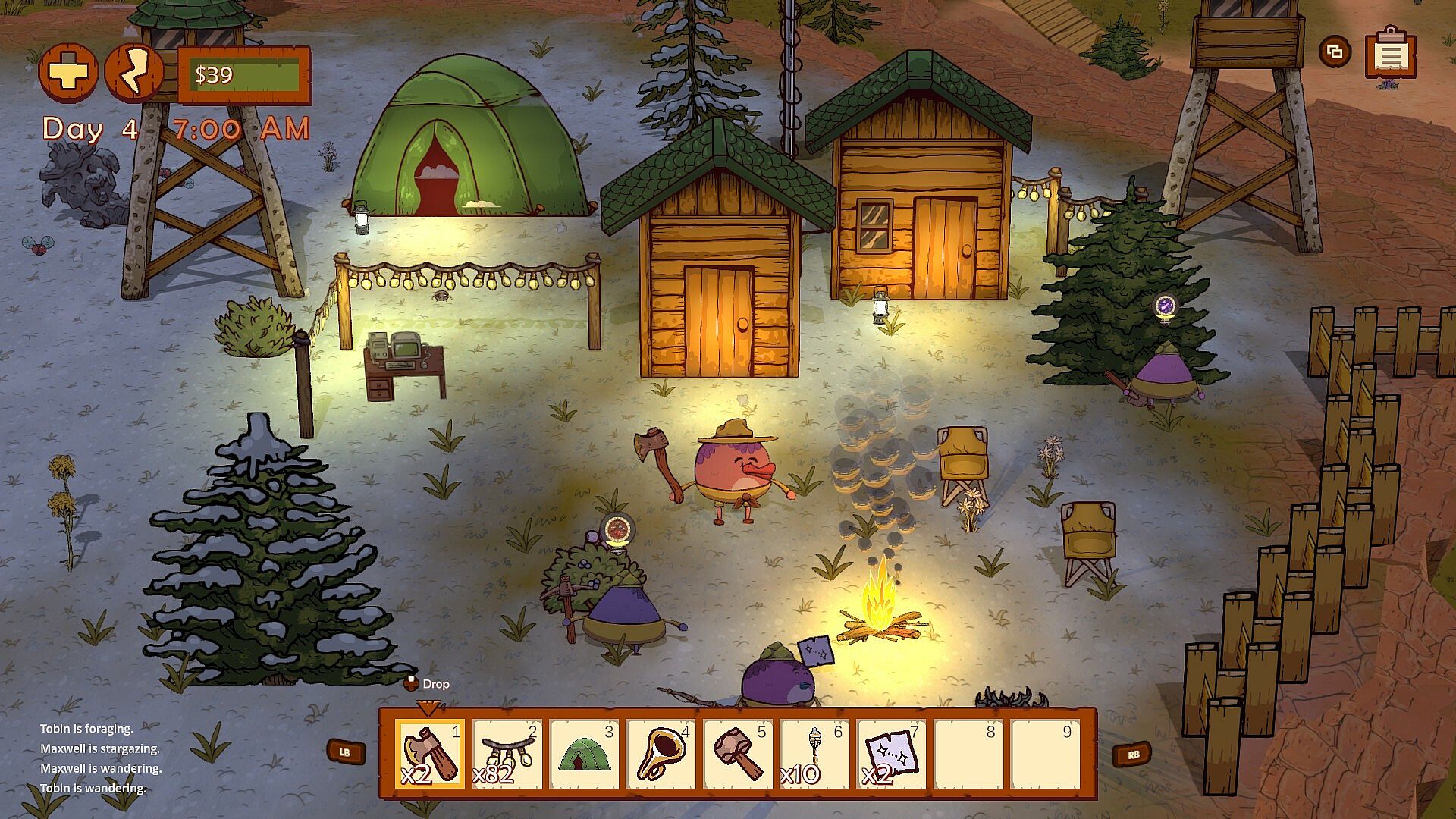The width and height of the screenshot is (1456, 819).
Task: Select the torch stack hotbar slot
Action: point(814,754)
